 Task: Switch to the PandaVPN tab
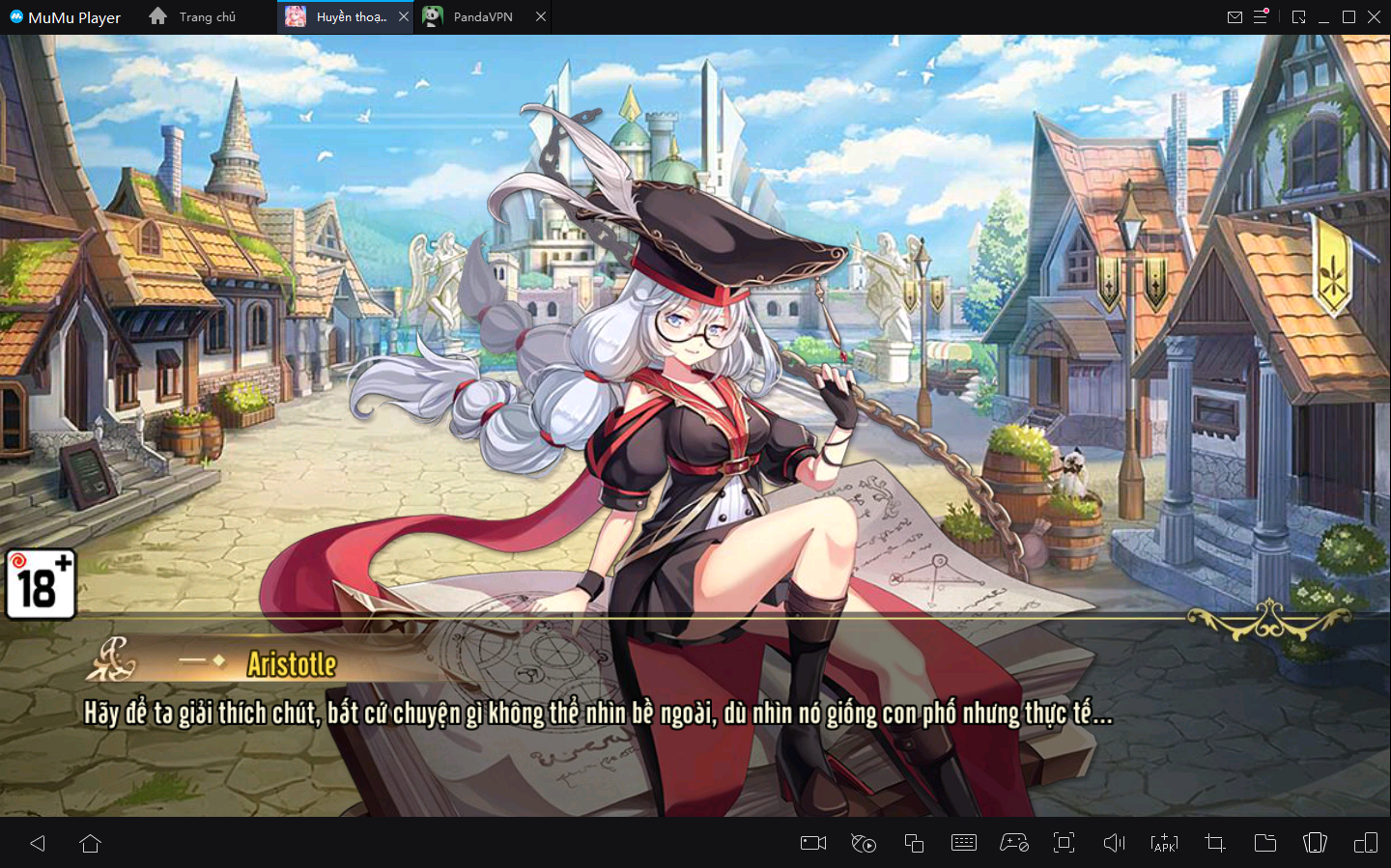482,17
